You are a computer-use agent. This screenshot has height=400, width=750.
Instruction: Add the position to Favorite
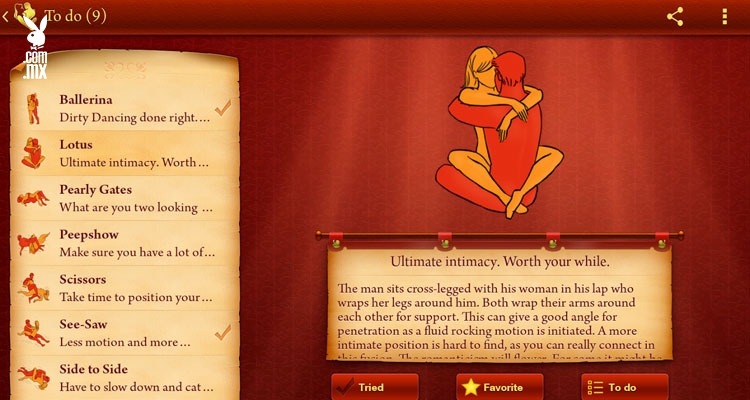(499, 387)
